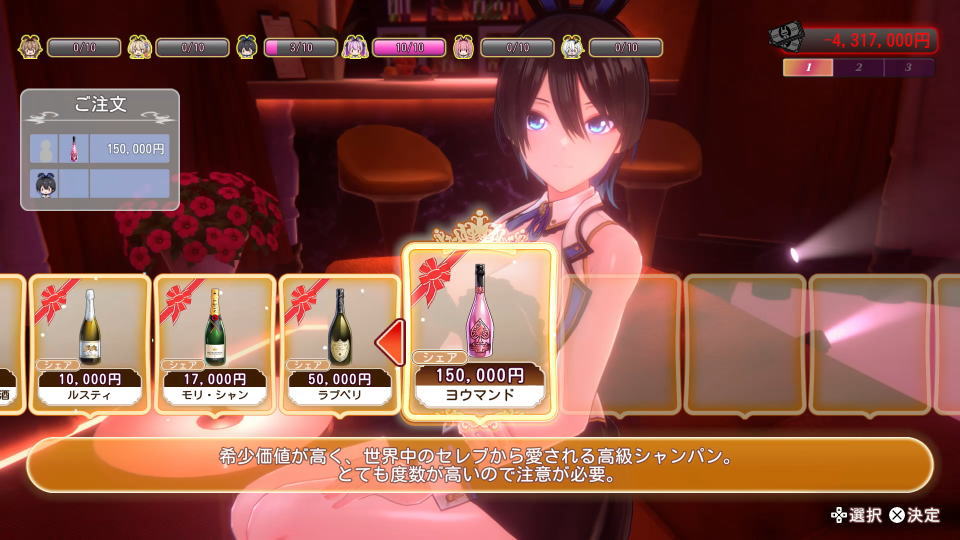Click the red left arrow beside ヨウマンド
Screen dimensions: 960x540
pyautogui.click(x=389, y=343)
